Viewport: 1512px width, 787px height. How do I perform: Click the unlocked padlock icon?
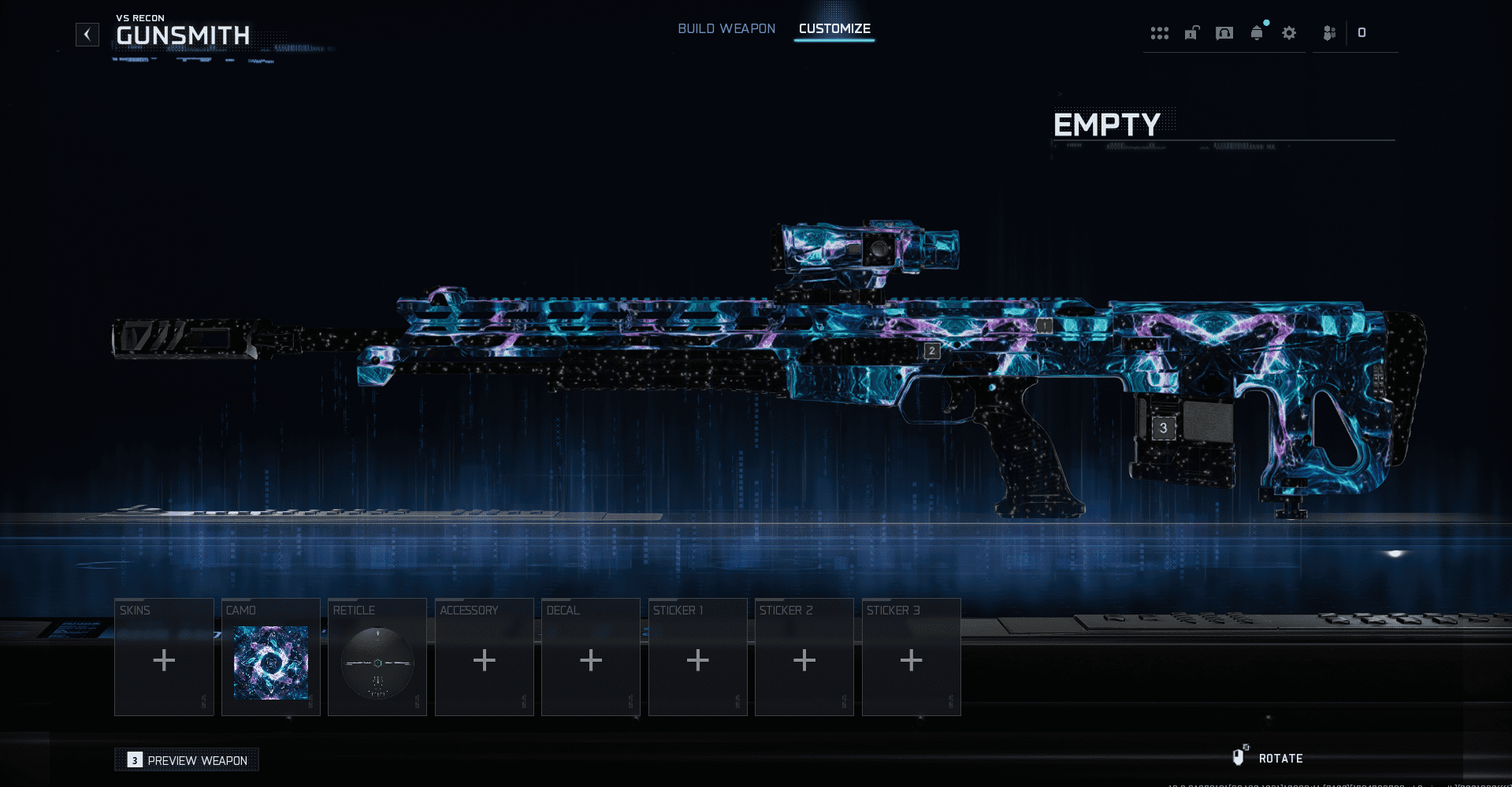(x=1191, y=33)
